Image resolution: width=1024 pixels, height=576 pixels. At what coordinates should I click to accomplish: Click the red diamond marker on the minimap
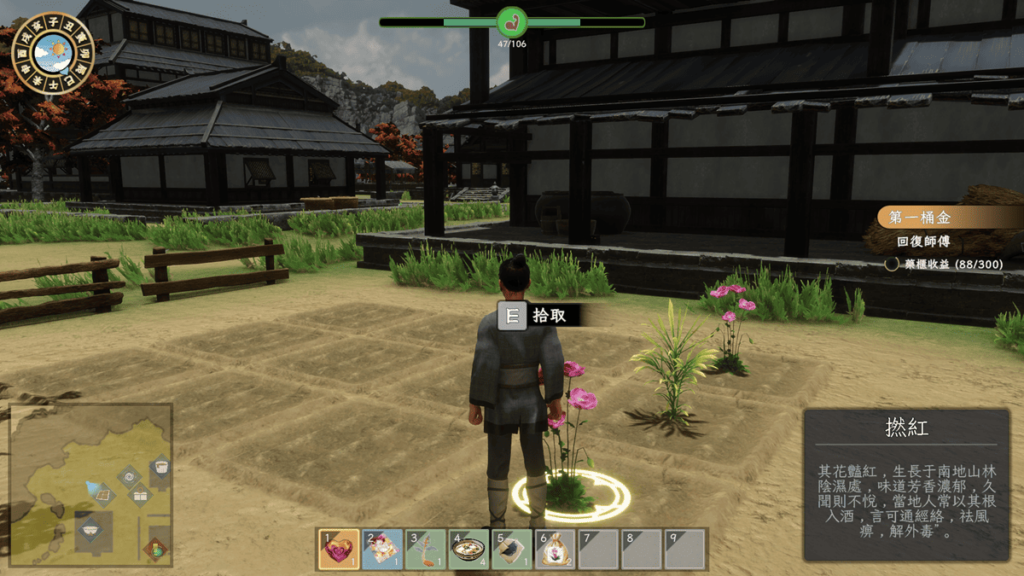click(x=154, y=547)
